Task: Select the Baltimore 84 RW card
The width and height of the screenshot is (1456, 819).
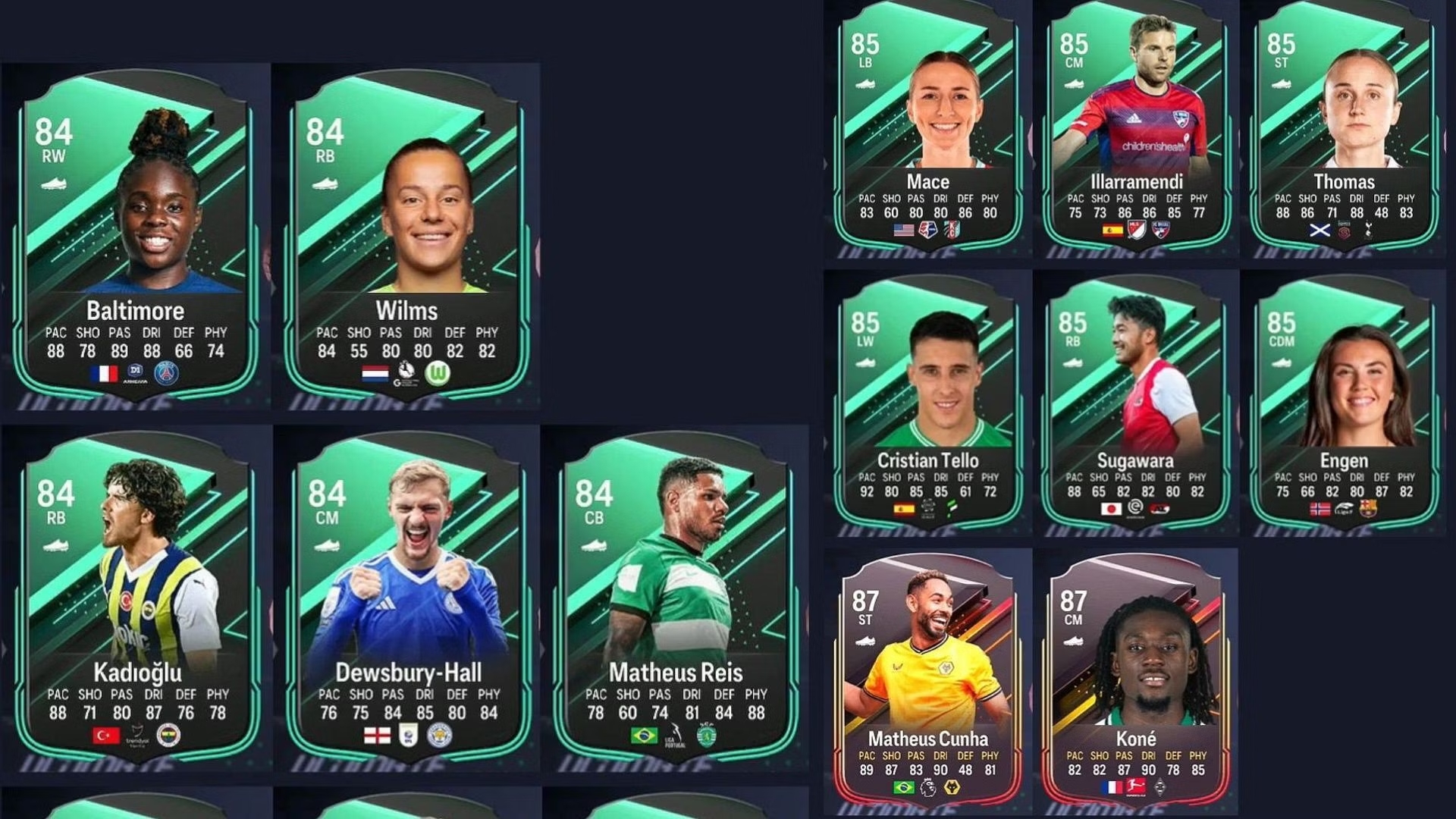Action: [136, 235]
